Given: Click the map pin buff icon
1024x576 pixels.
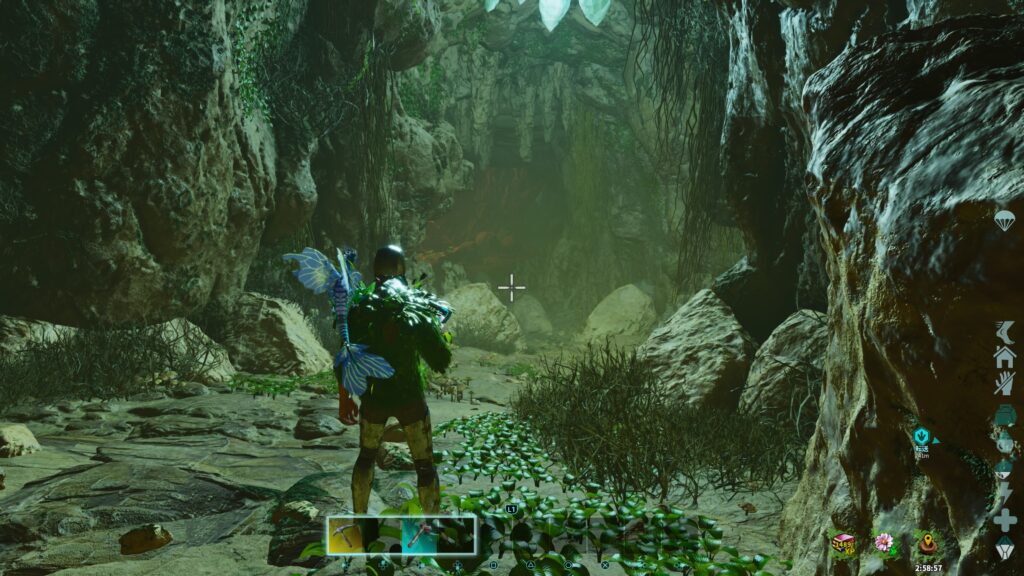Looking at the screenshot, I should pyautogui.click(x=926, y=545).
